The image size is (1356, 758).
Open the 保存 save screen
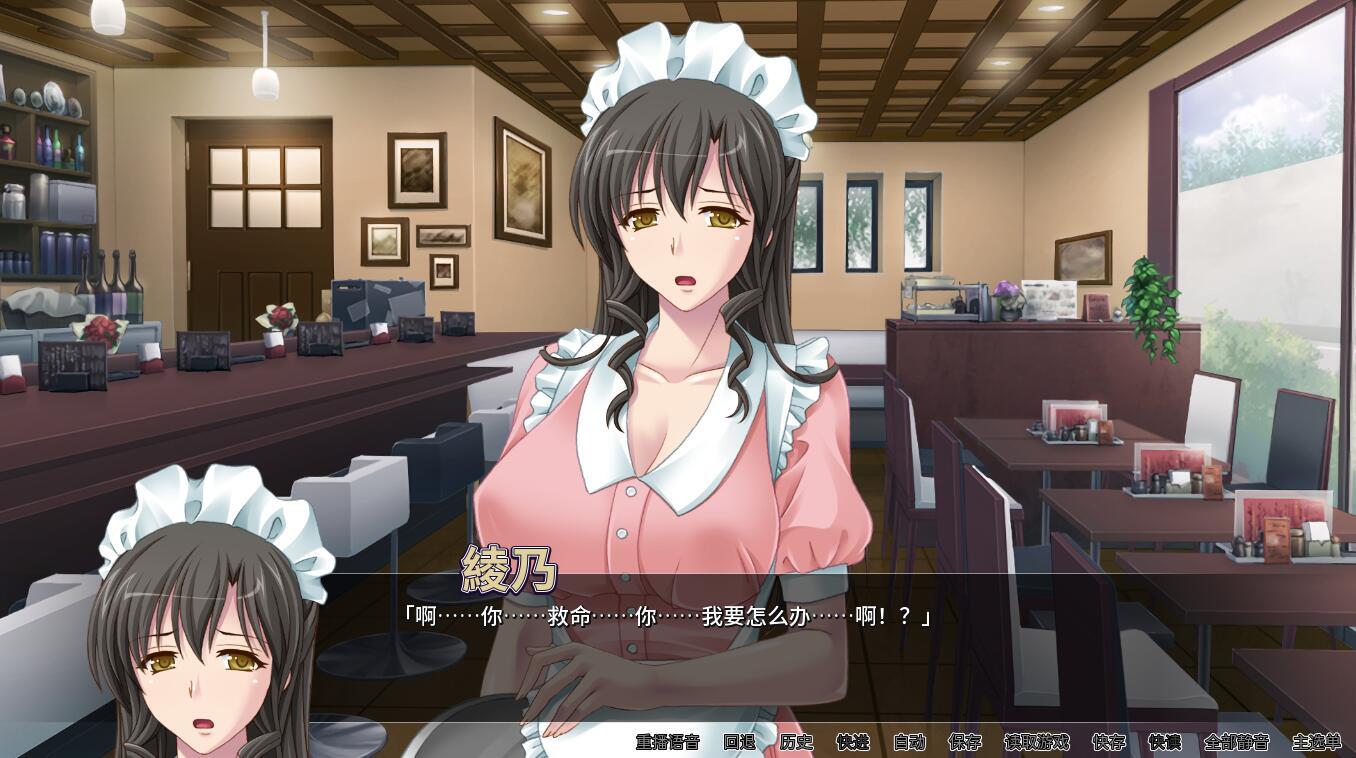[x=965, y=742]
